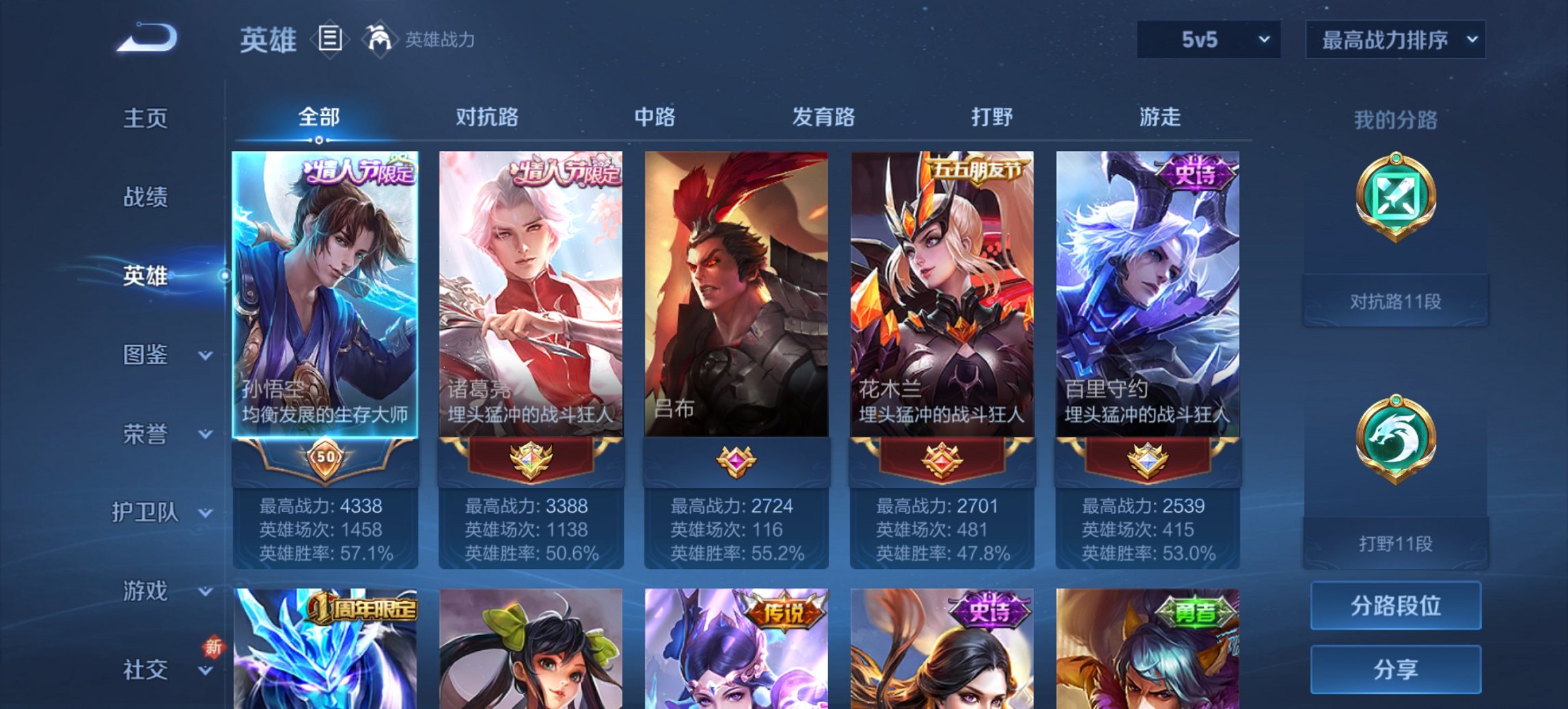Open the hero list icon beside 英雄 title

[331, 40]
